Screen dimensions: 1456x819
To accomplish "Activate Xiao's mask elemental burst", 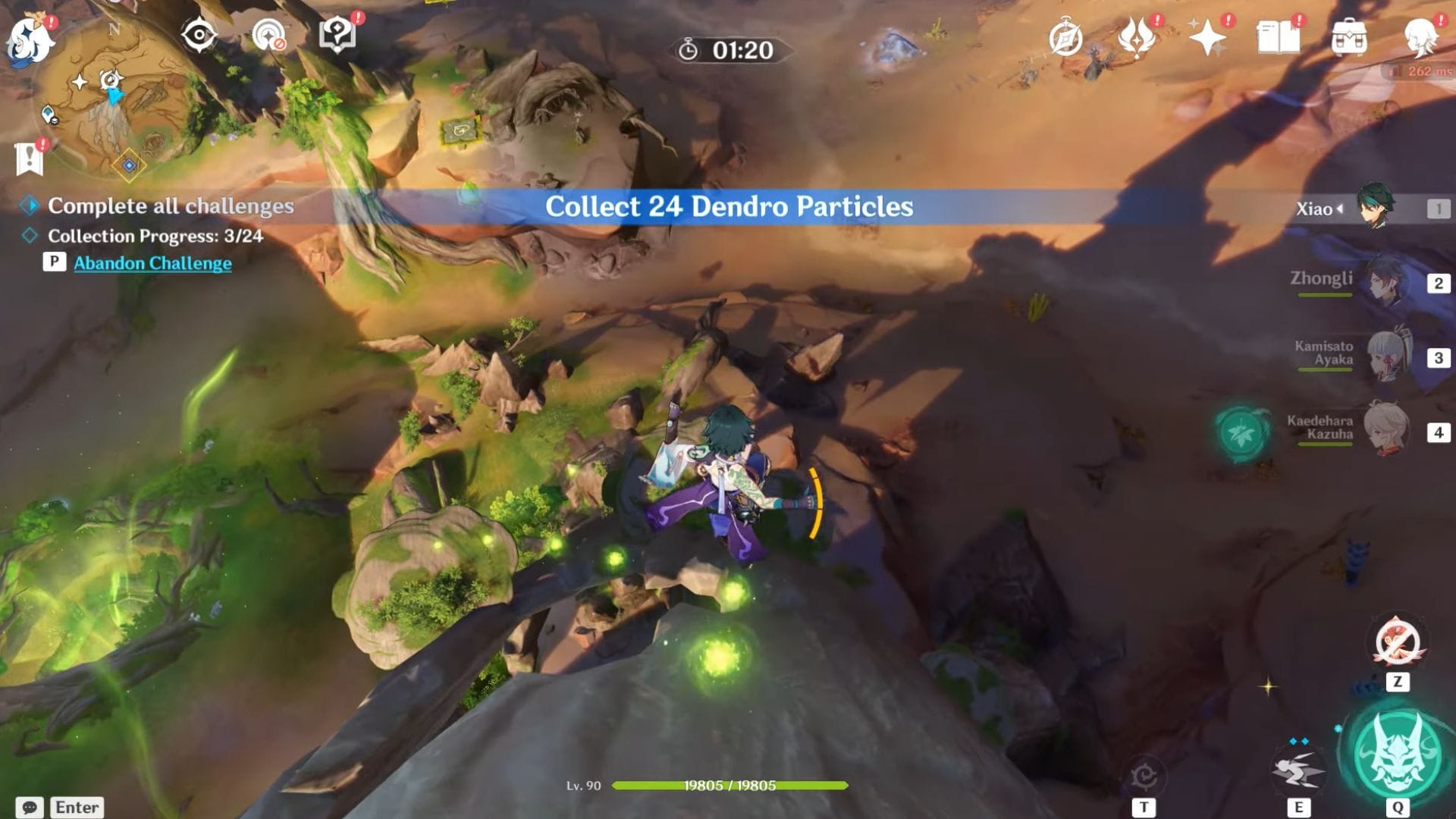I will click(x=1398, y=753).
